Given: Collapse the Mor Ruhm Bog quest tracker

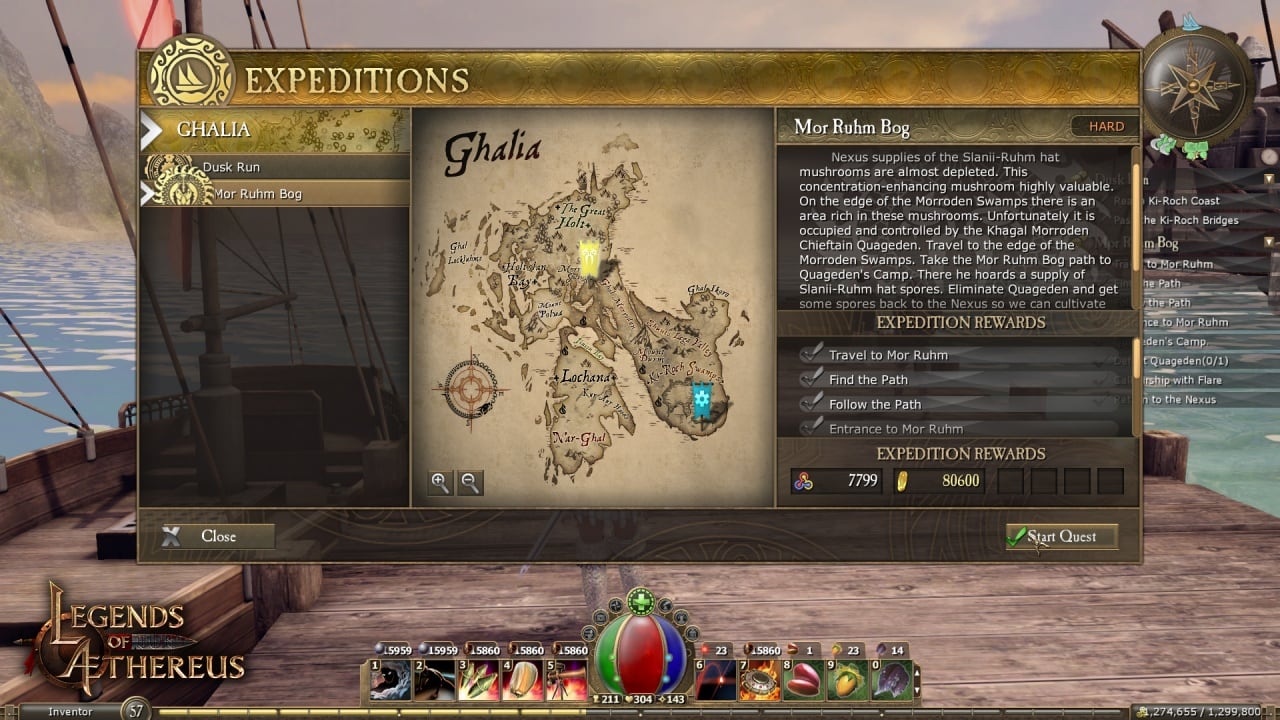Looking at the screenshot, I should pos(1269,242).
